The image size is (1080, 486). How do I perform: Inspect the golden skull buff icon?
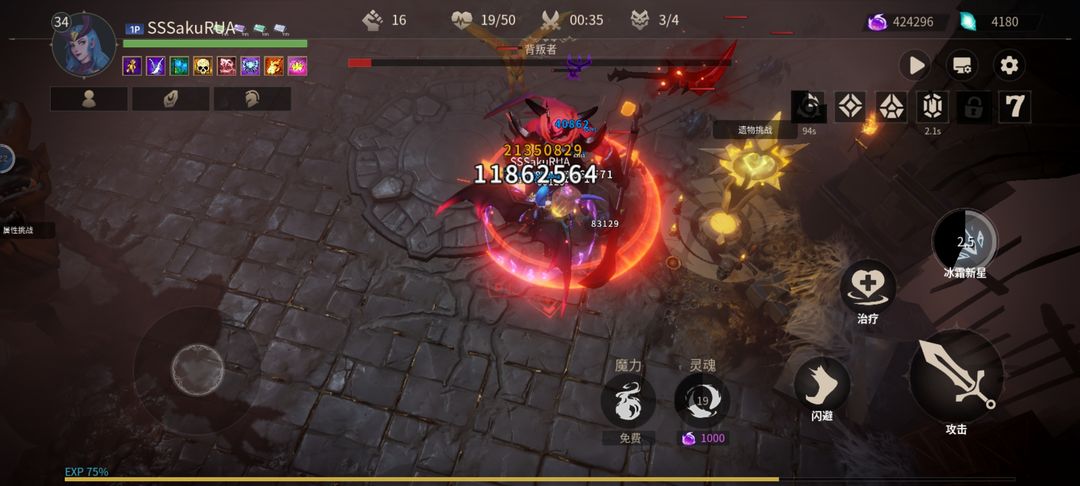point(202,66)
